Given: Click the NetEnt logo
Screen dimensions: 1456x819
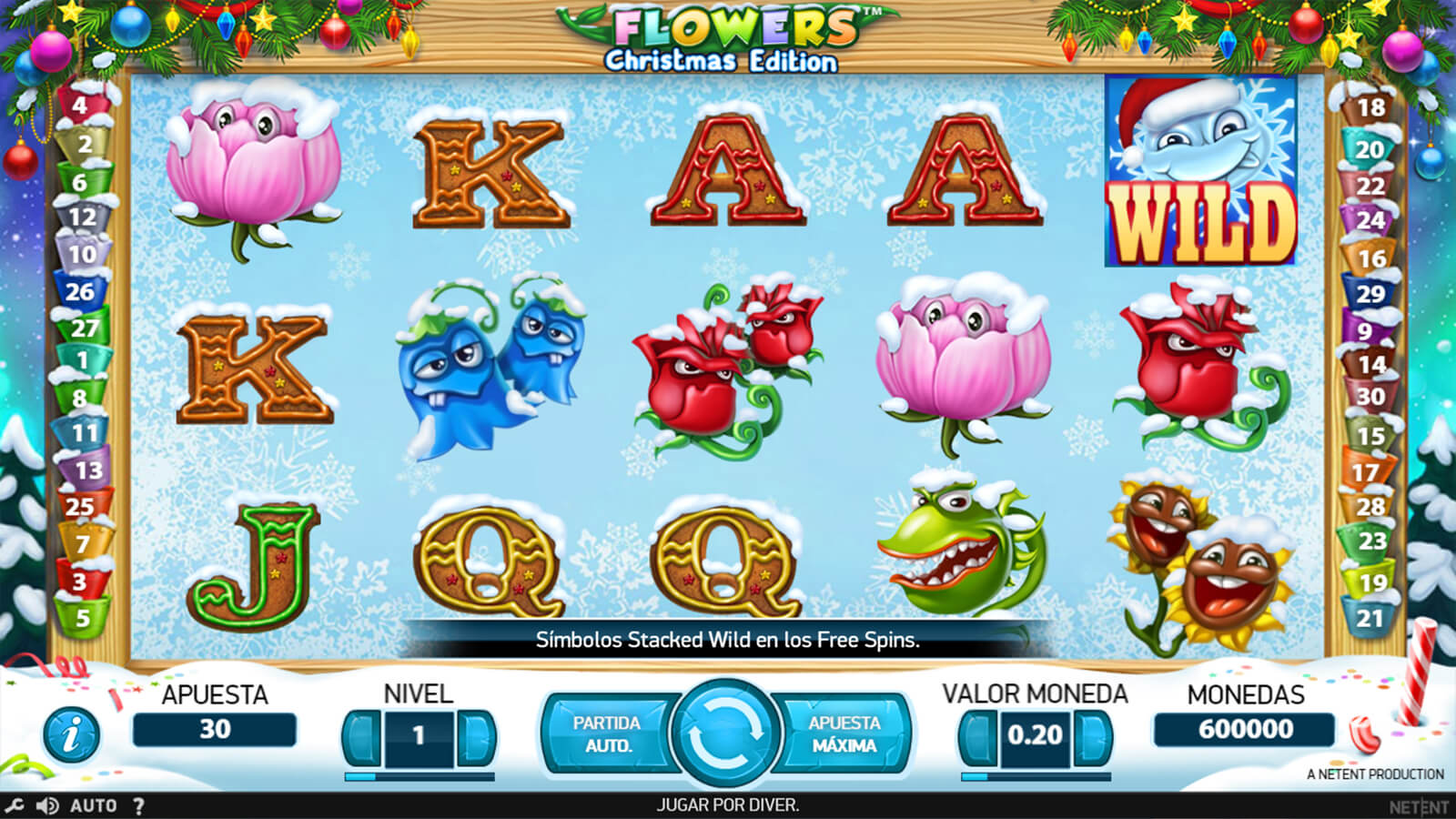Looking at the screenshot, I should [1418, 806].
